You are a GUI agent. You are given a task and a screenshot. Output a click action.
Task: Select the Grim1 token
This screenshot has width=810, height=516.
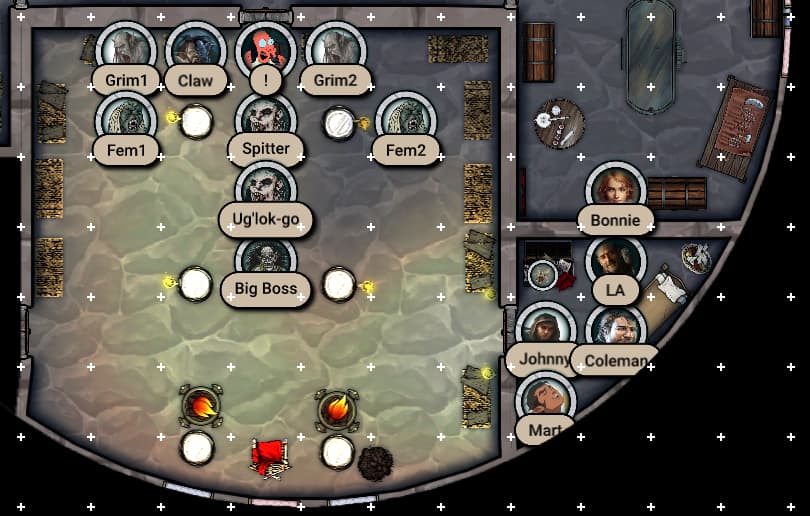125,49
